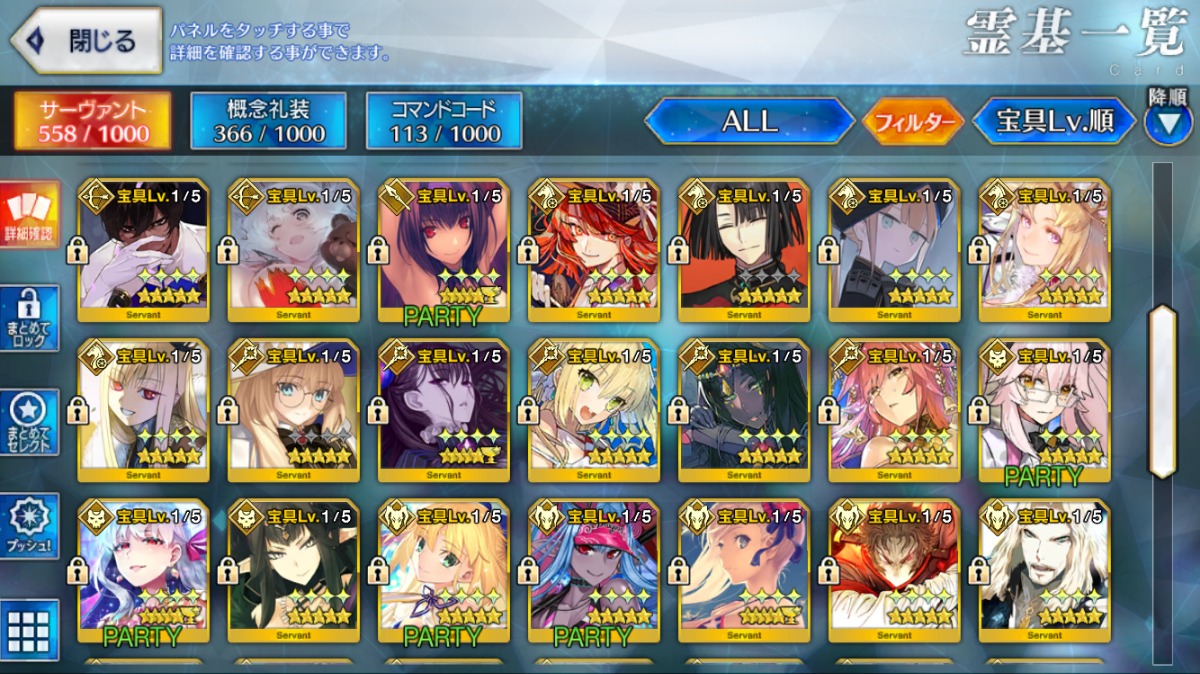Change sorting via 宝具Lv.順 button

pyautogui.click(x=1054, y=121)
